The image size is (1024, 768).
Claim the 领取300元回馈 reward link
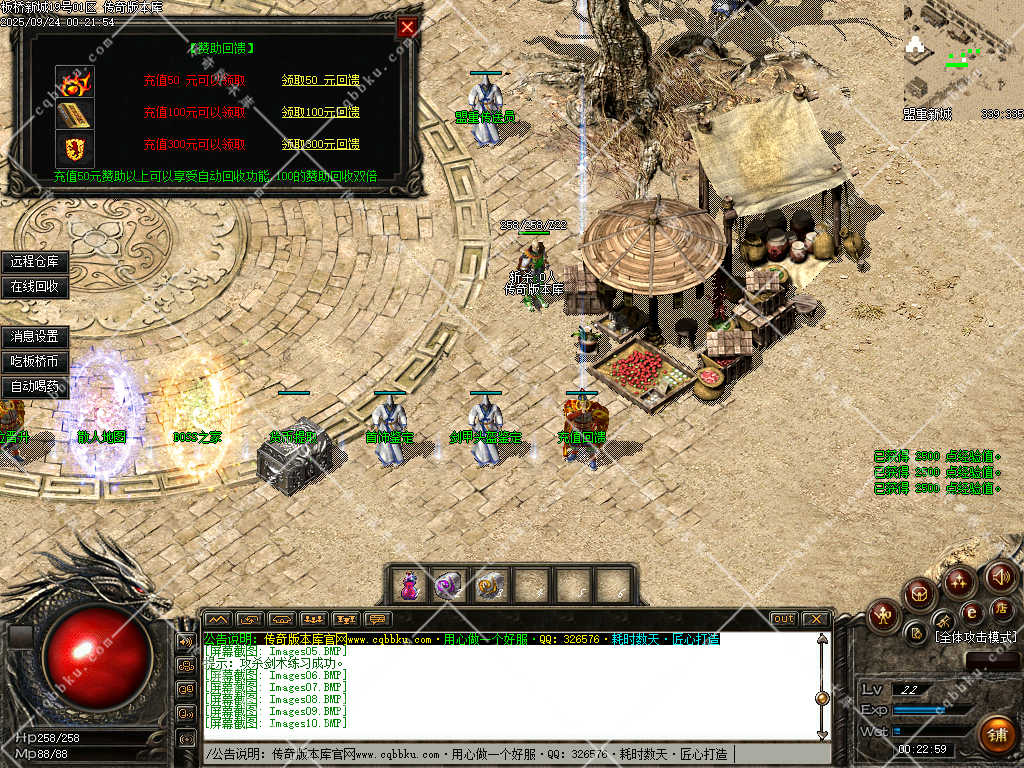(x=320, y=144)
